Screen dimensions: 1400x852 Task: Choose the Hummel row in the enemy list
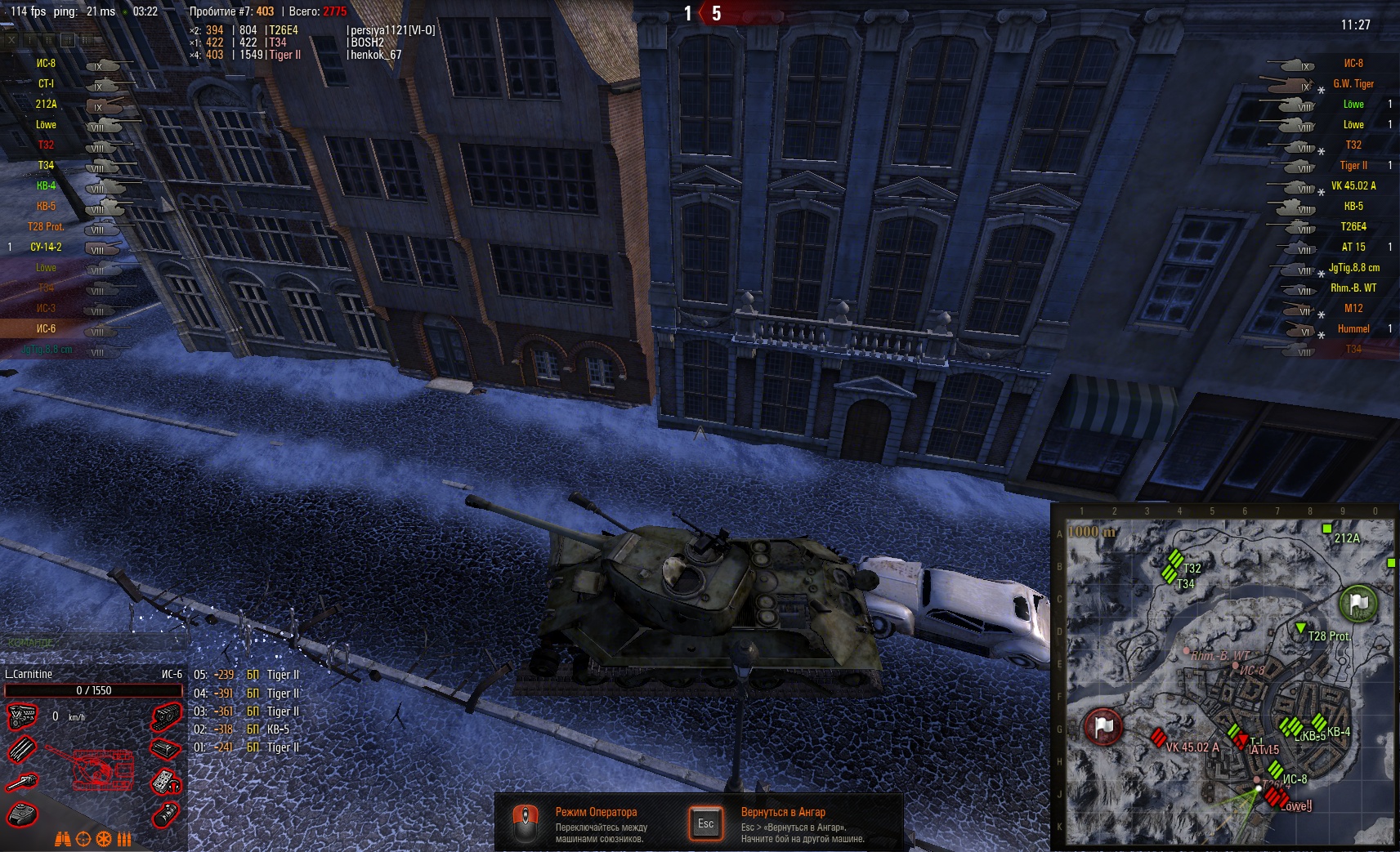1353,329
